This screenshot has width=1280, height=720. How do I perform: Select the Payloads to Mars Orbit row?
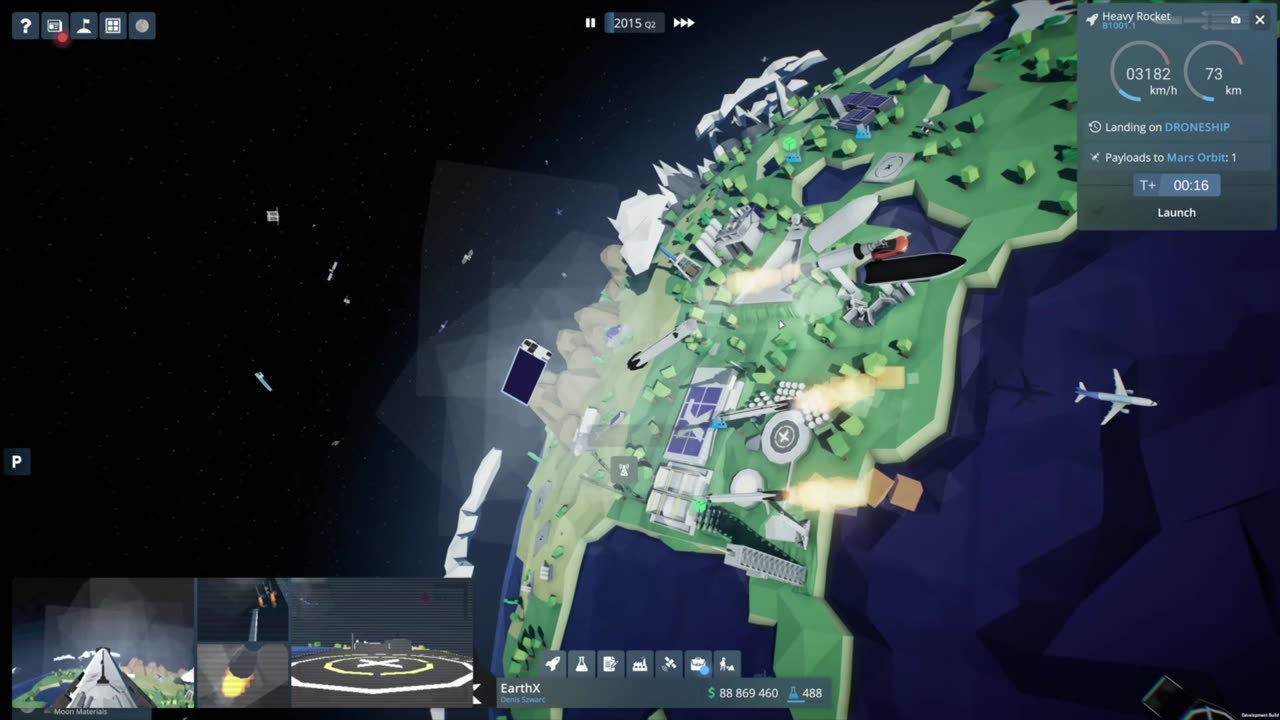[1176, 157]
